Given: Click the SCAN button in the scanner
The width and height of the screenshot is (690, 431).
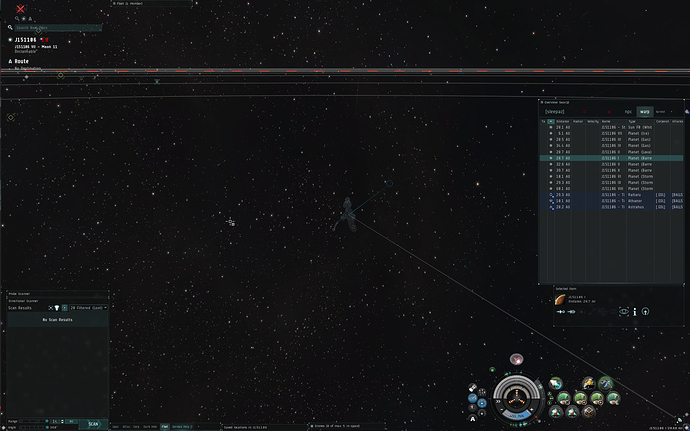Looking at the screenshot, I should tap(93, 423).
